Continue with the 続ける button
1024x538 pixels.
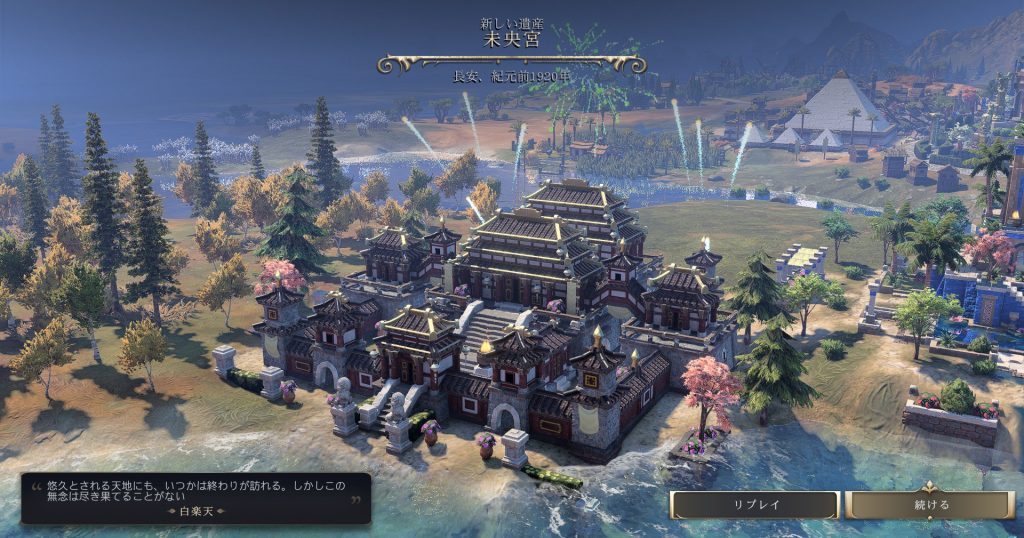click(x=930, y=505)
